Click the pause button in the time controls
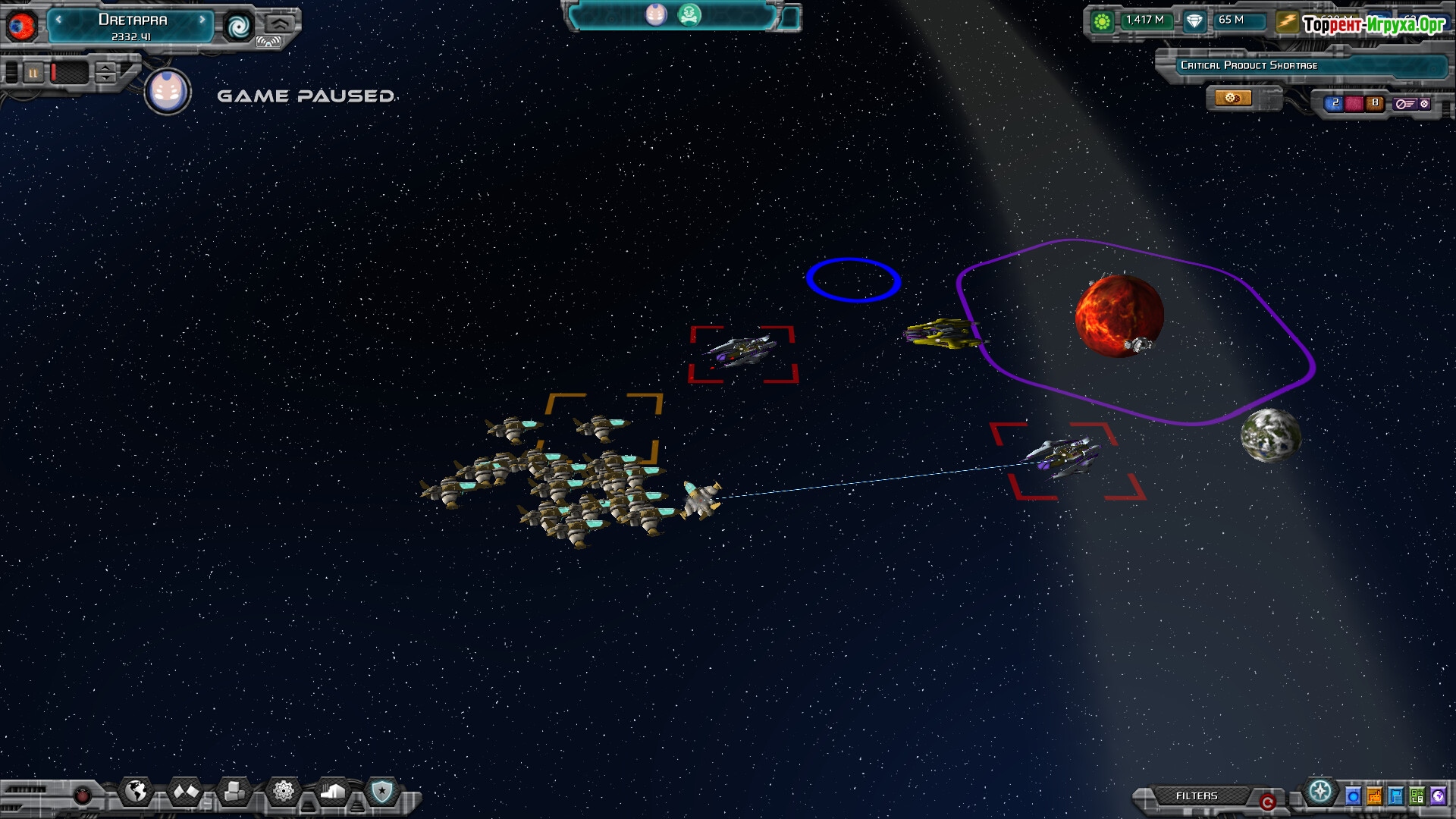Image resolution: width=1456 pixels, height=819 pixels. click(33, 73)
